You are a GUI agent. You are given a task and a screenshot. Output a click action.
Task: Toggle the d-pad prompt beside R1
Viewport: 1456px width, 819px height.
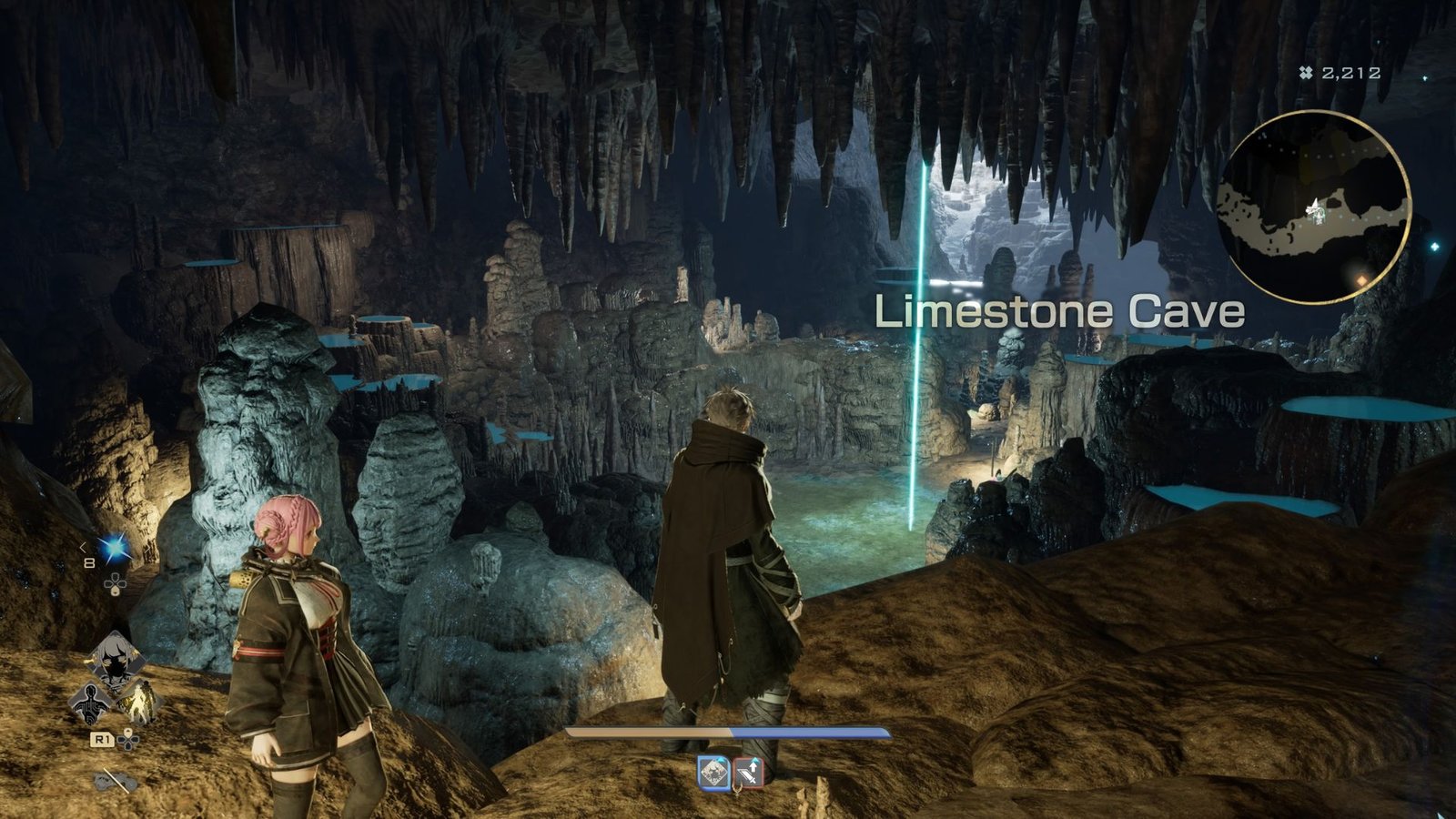click(x=127, y=741)
